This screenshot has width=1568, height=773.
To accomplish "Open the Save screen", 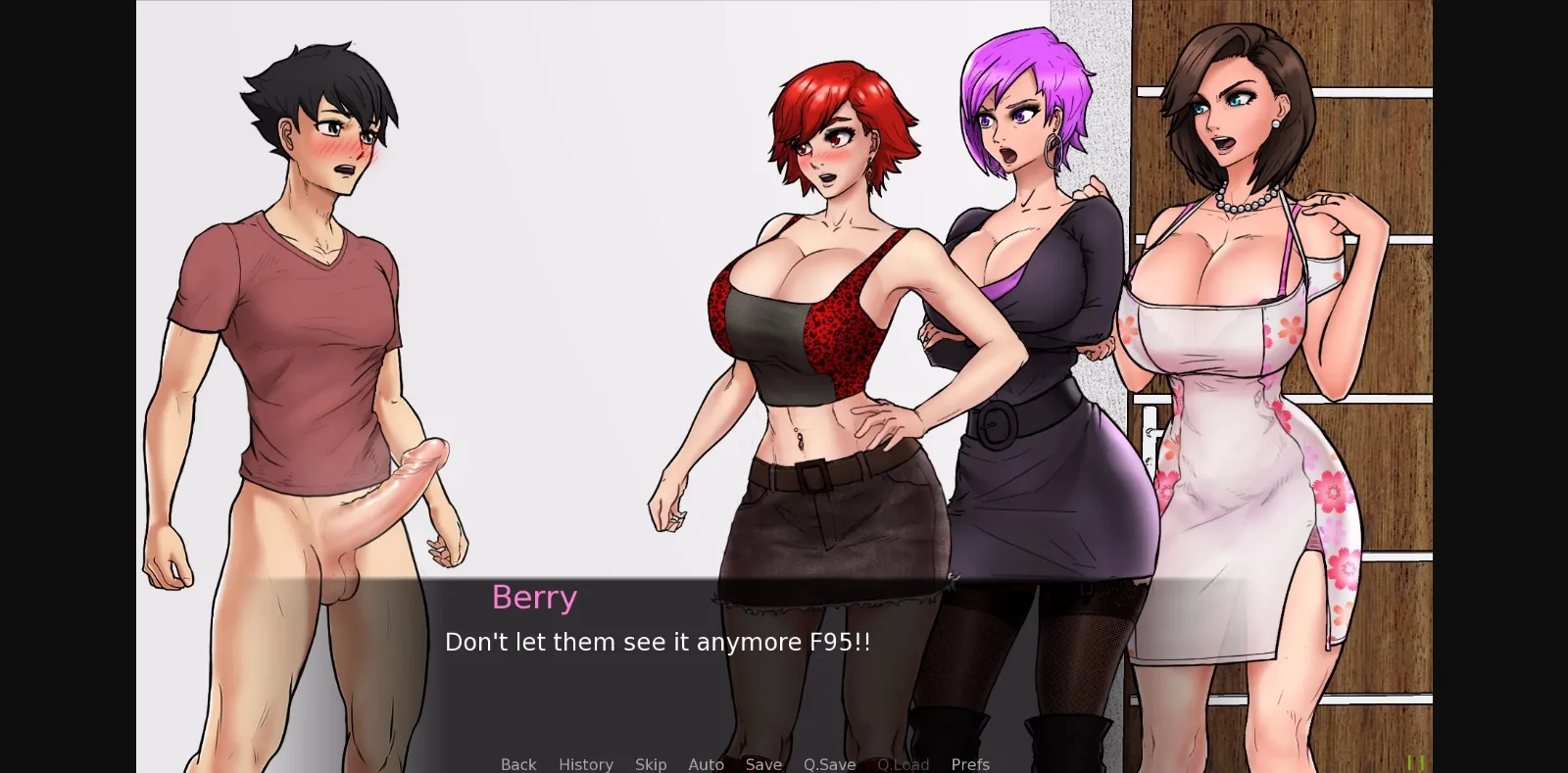I will (763, 764).
